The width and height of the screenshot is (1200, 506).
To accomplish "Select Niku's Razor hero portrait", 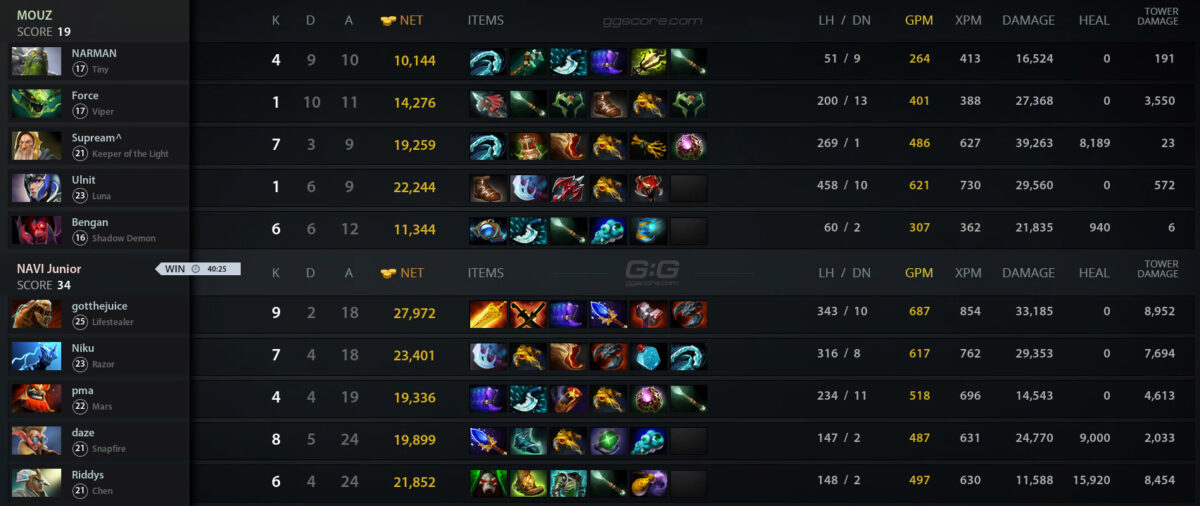I will (36, 356).
